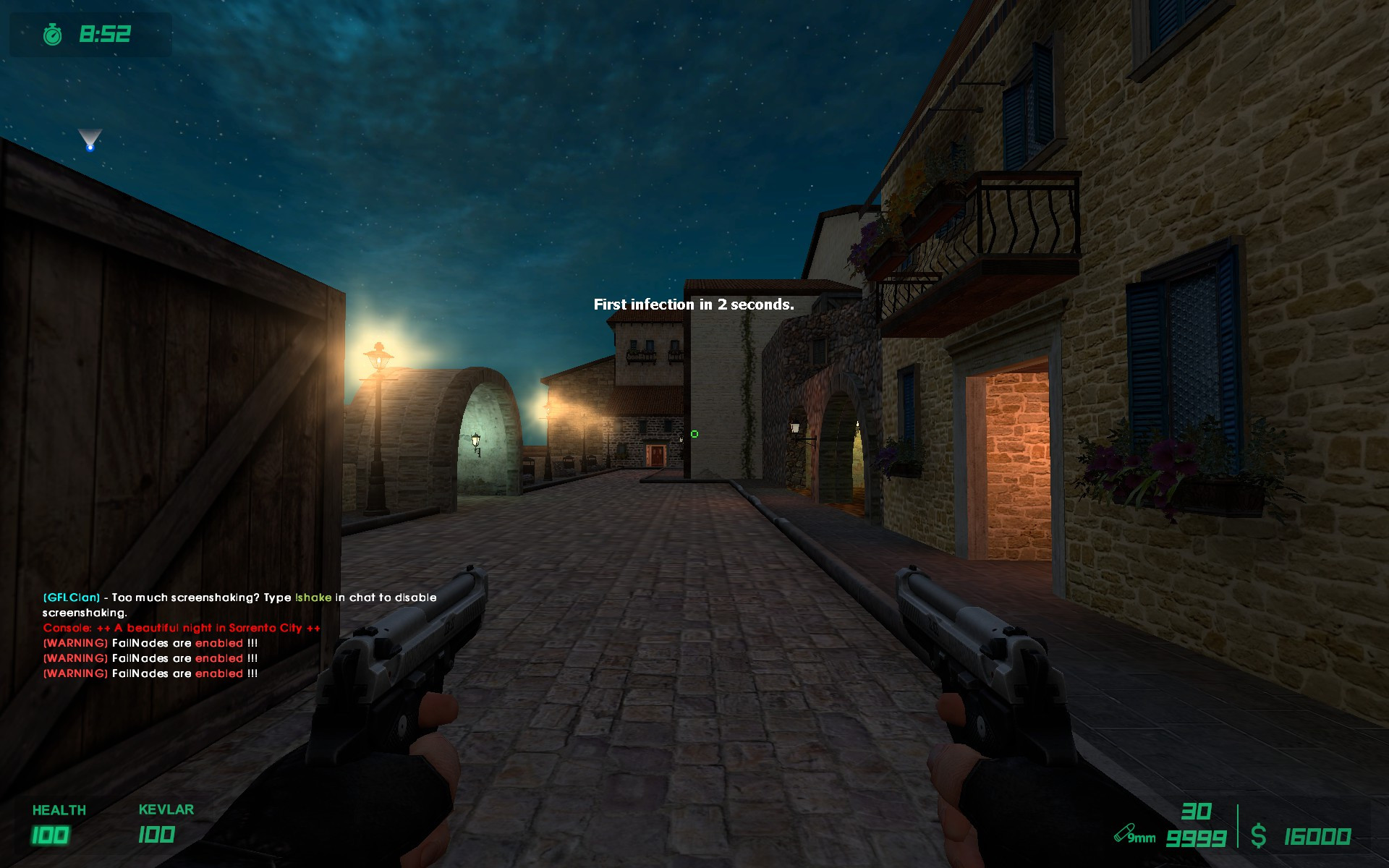
Task: Click the glowing doorway on the right building
Action: click(x=1013, y=463)
